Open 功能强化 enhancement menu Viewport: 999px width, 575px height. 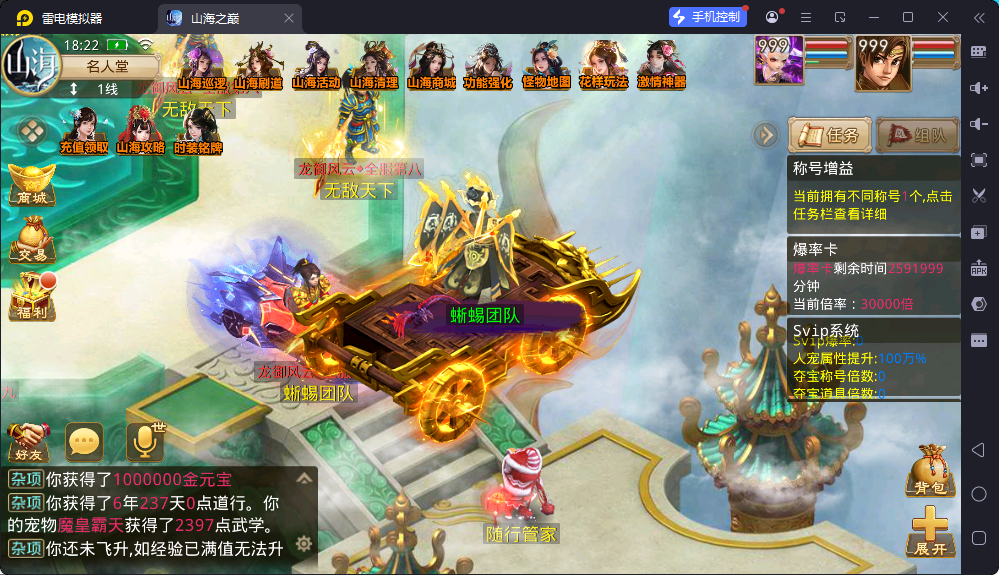pos(488,66)
